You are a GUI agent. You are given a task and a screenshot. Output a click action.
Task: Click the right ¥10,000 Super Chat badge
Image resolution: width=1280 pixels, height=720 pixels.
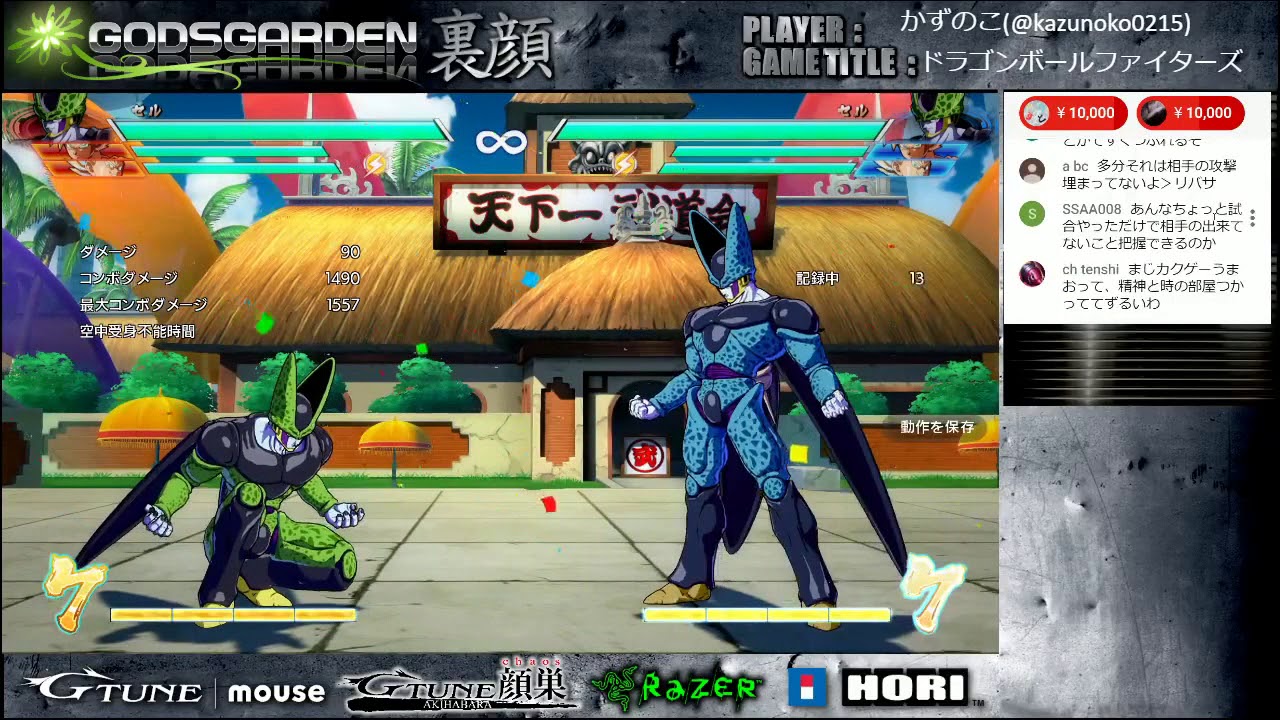click(1192, 113)
